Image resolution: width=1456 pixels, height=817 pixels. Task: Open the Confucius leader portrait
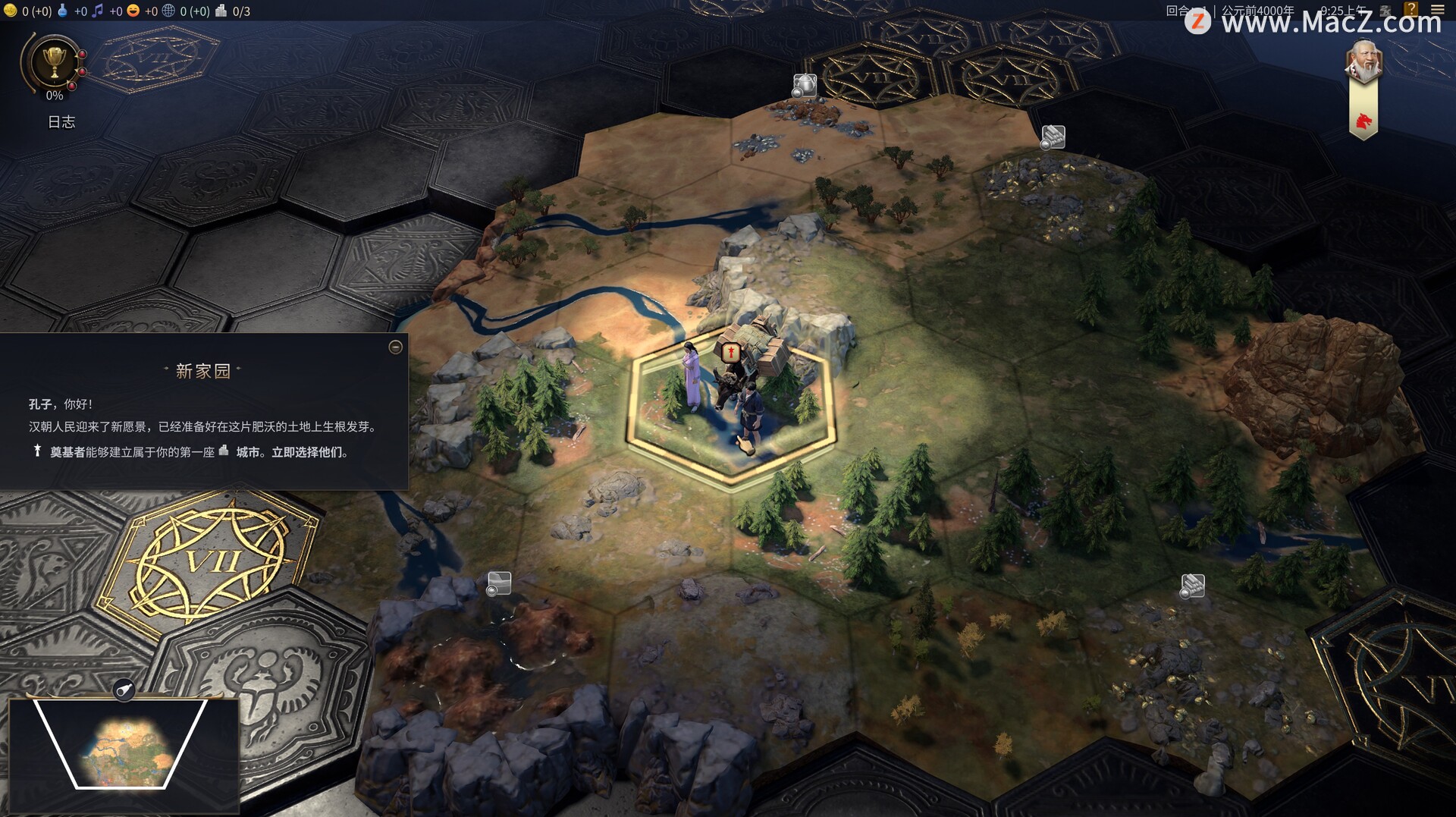(1363, 62)
